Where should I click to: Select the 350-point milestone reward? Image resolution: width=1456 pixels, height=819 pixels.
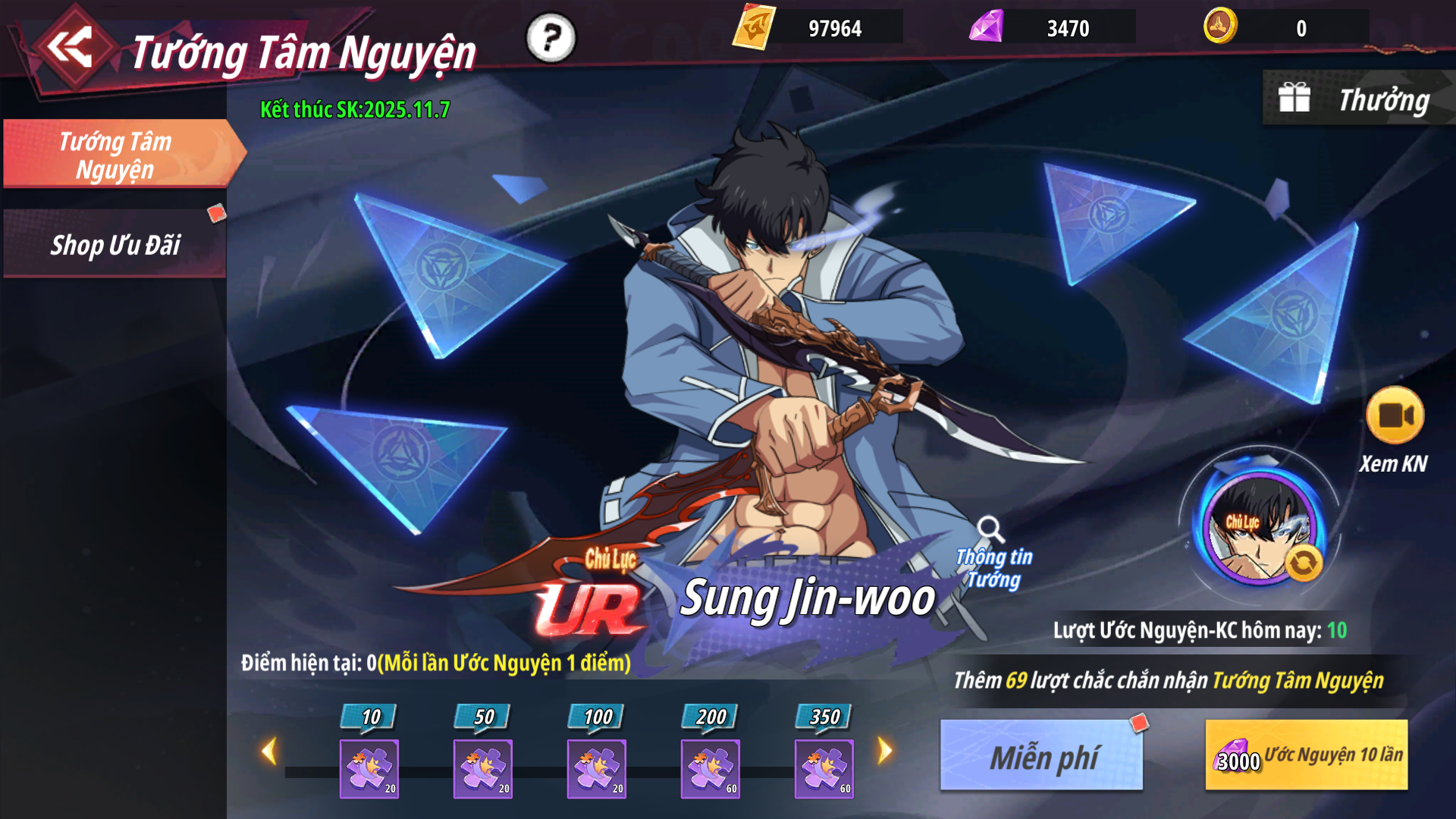[824, 768]
